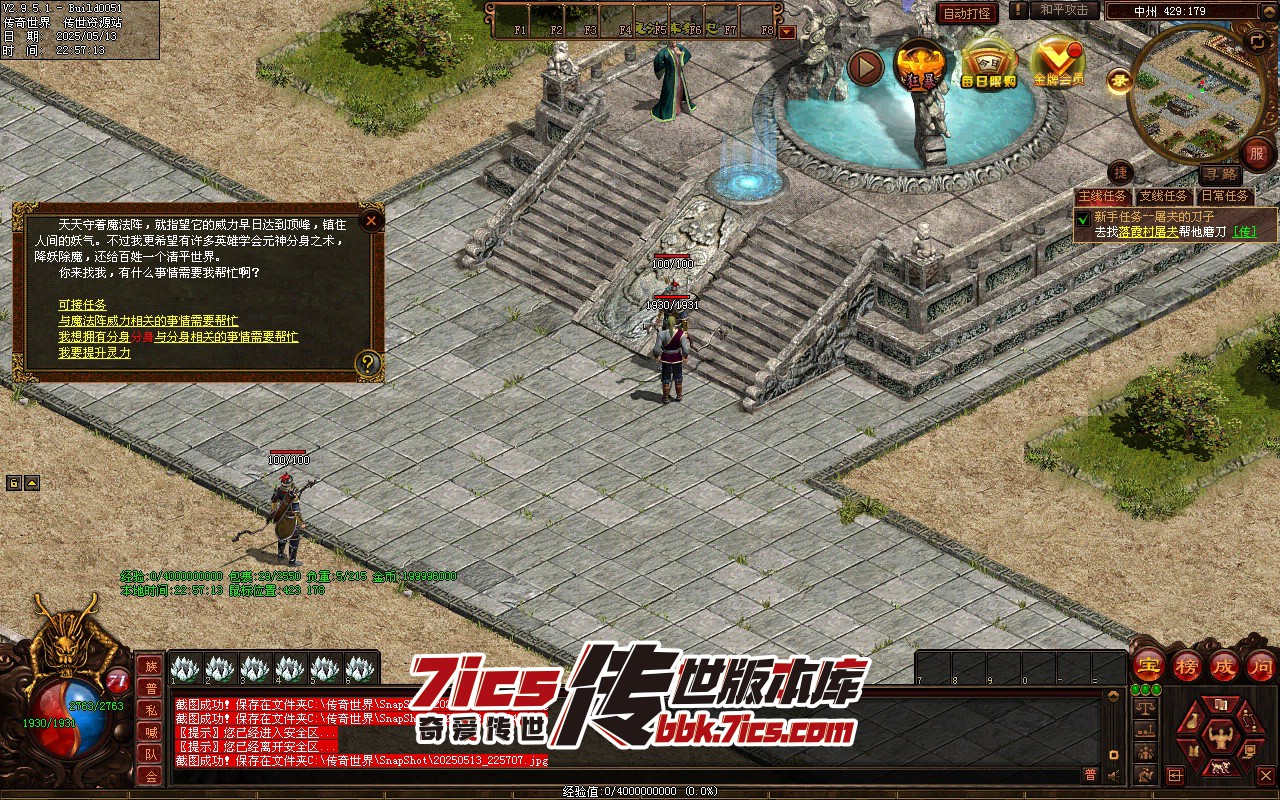Select the 私 private chat channel

(151, 710)
